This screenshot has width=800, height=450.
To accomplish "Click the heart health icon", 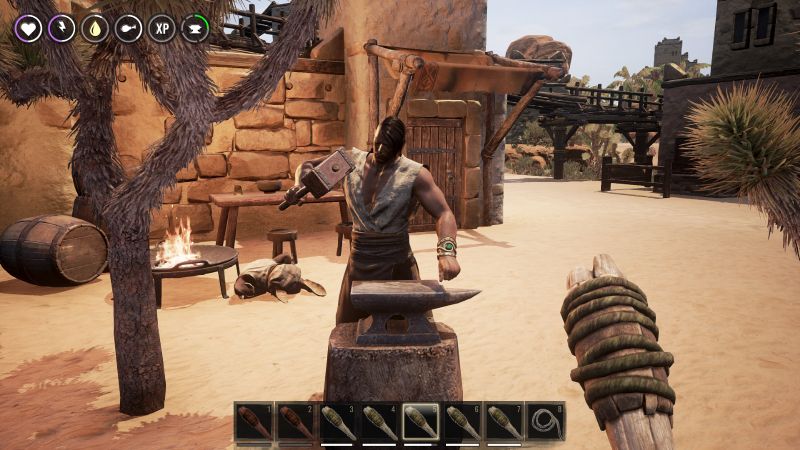I will pyautogui.click(x=28, y=28).
